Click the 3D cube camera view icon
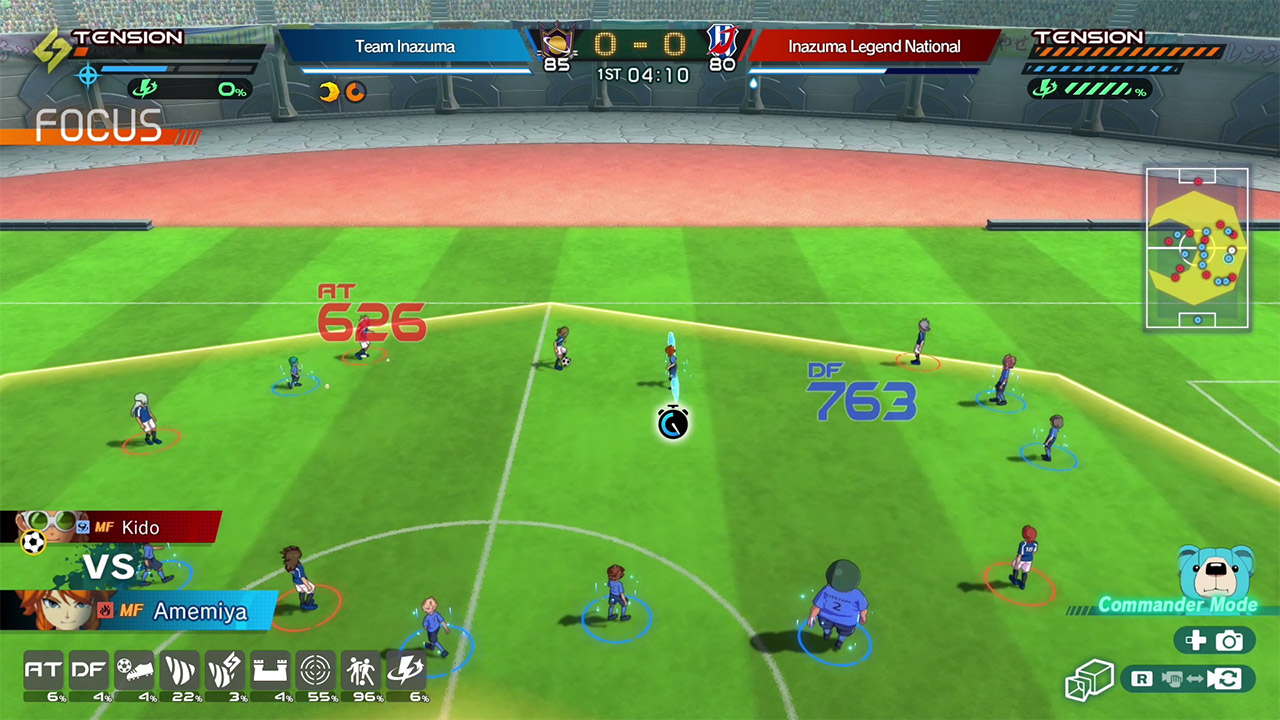The width and height of the screenshot is (1280, 720). click(1089, 680)
